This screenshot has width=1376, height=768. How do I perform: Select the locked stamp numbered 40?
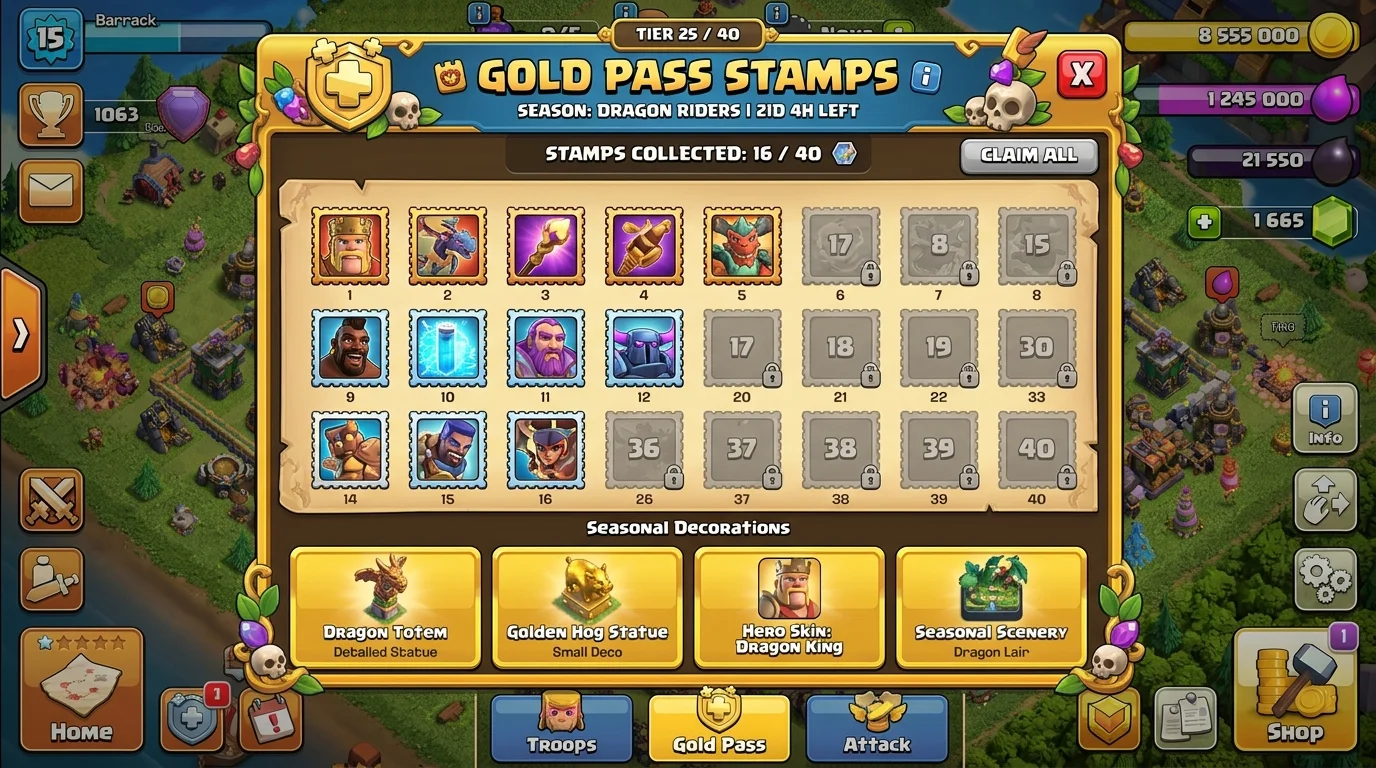1037,450
